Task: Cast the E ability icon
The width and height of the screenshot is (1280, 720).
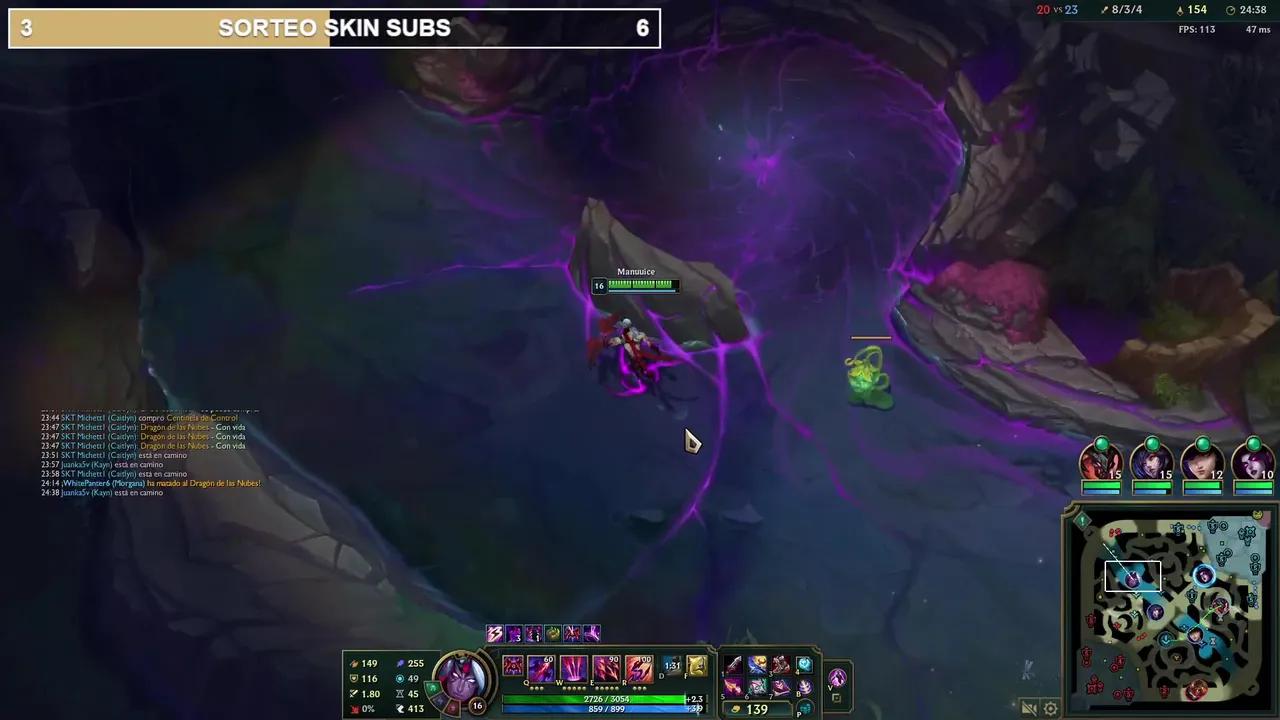Action: pyautogui.click(x=605, y=668)
